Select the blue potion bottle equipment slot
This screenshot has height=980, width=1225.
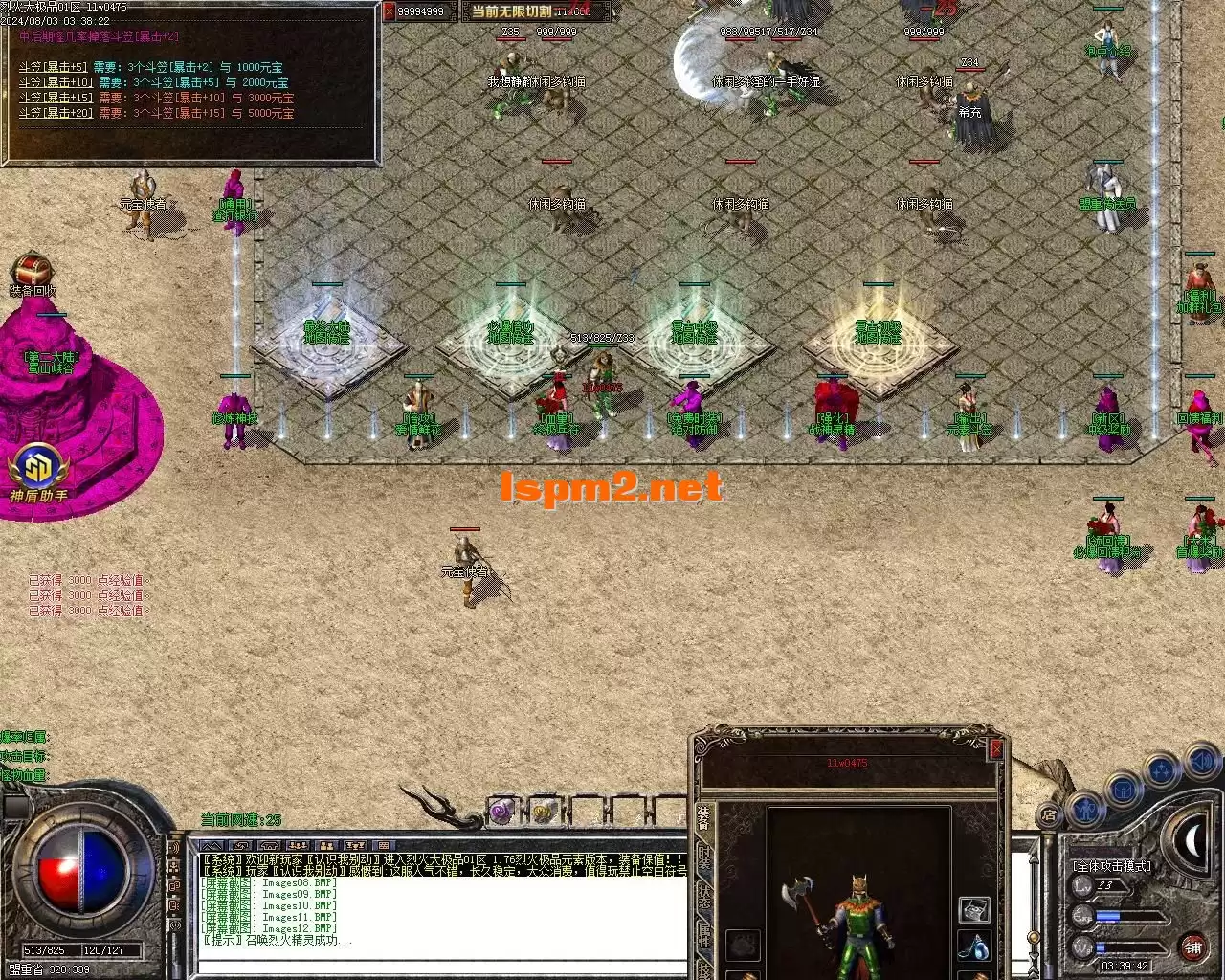pos(973,947)
